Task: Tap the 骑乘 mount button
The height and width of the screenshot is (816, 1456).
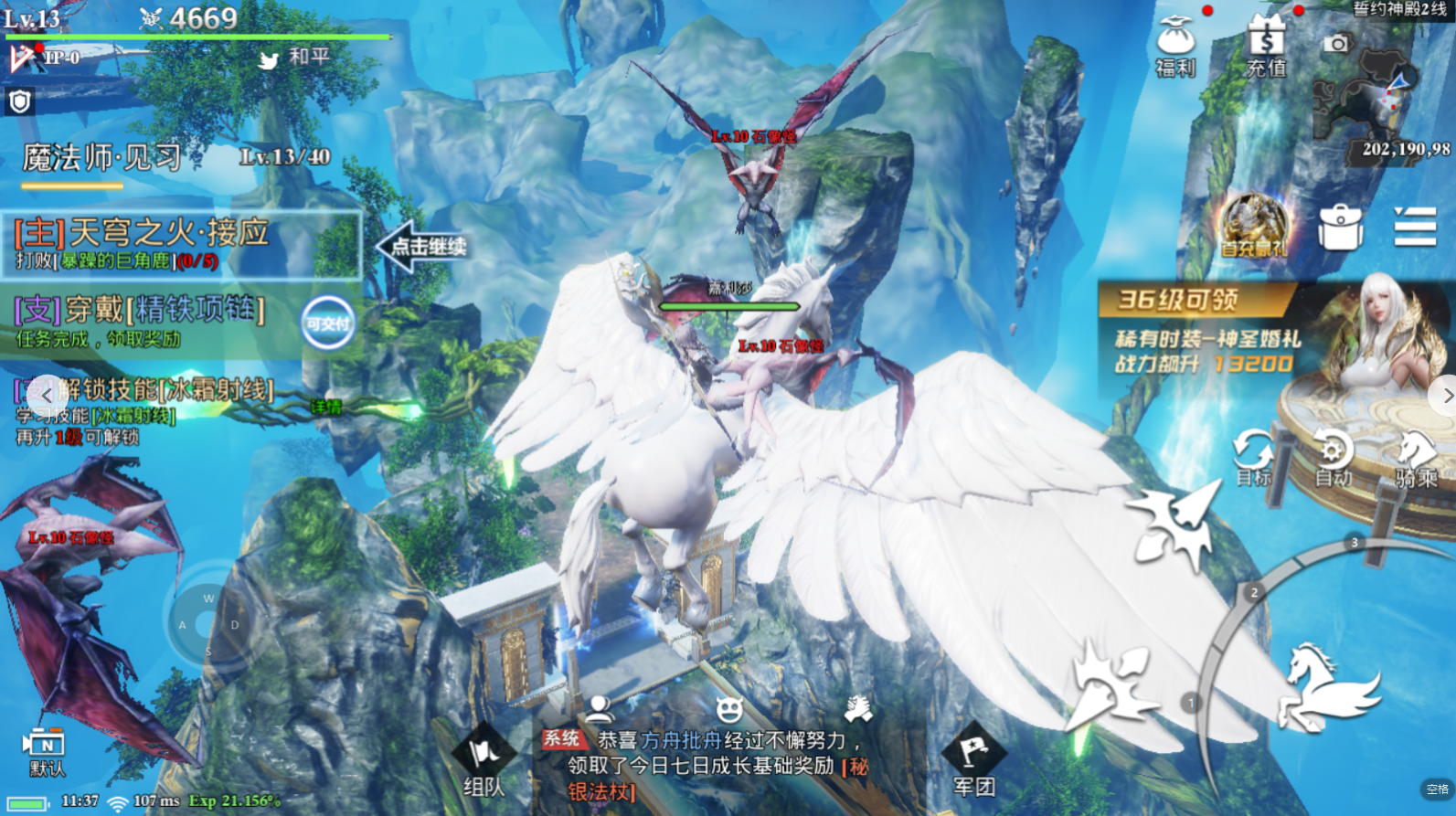Action: pyautogui.click(x=1416, y=456)
